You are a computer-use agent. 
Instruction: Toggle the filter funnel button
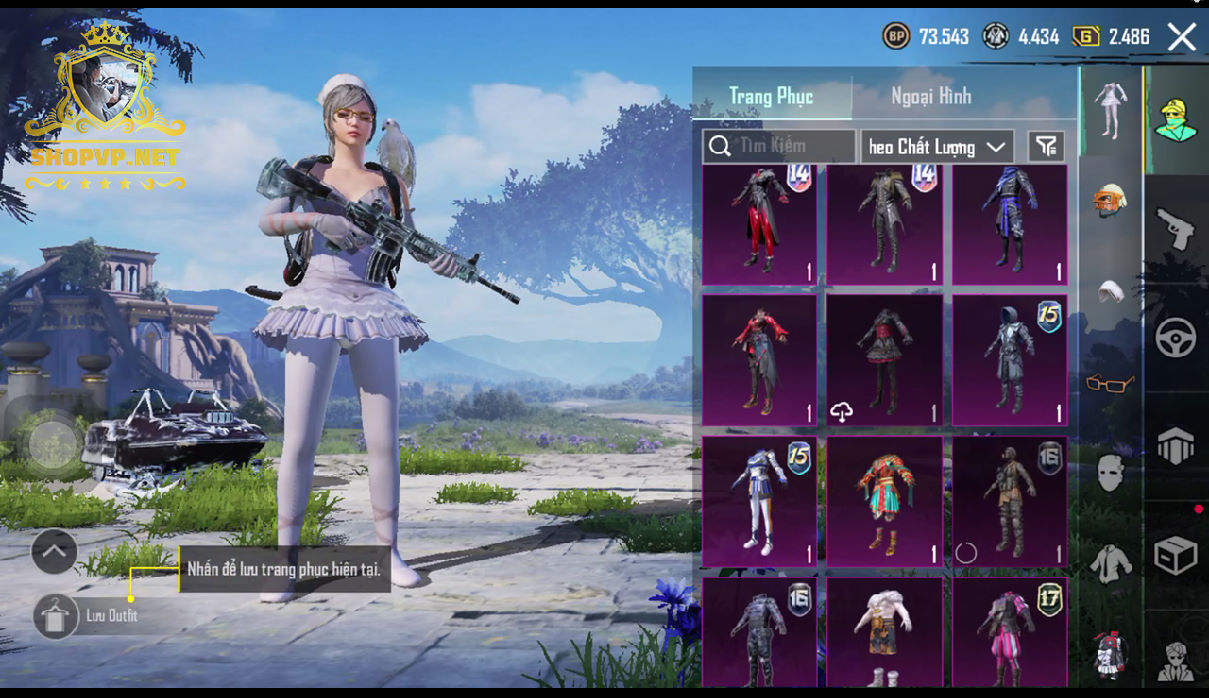coord(1046,147)
